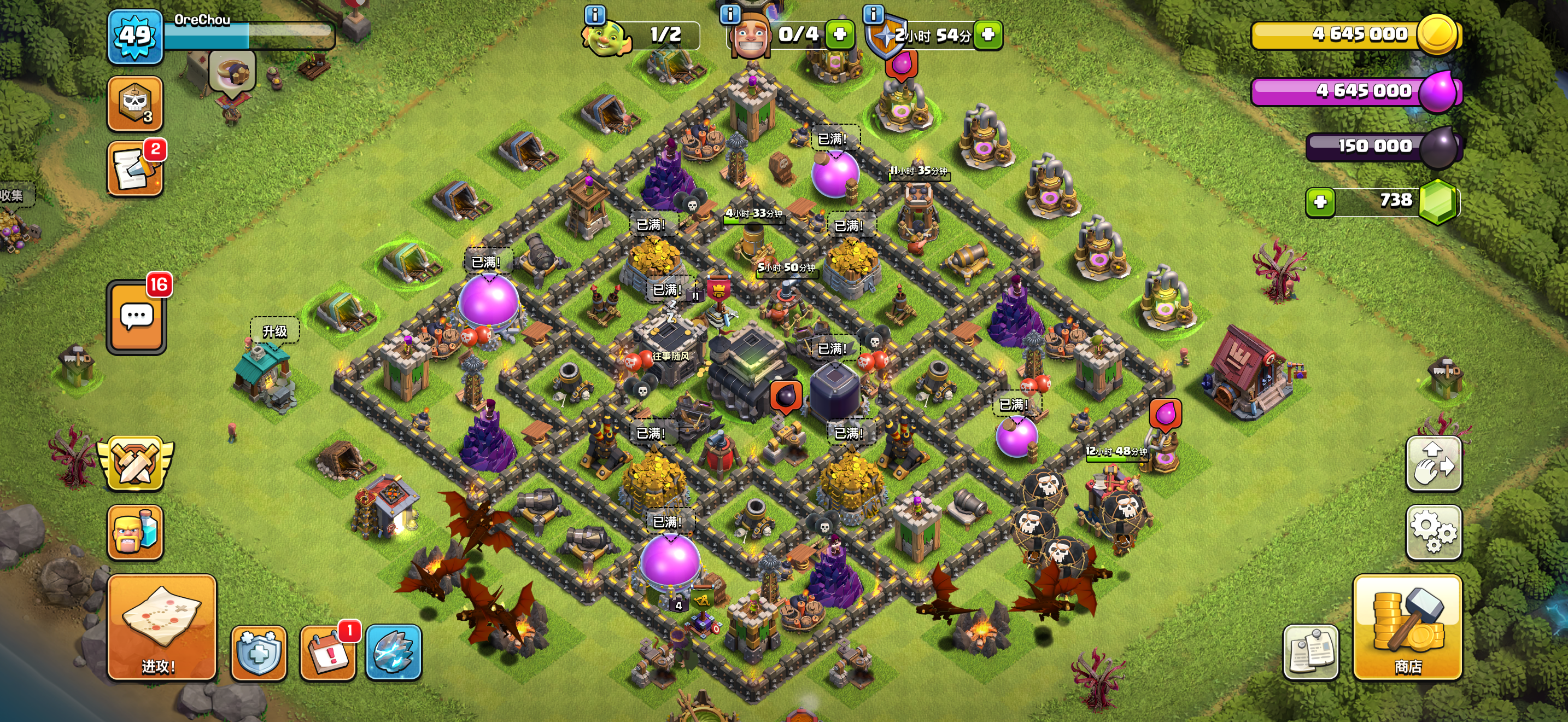Viewport: 1568px width, 722px height.
Task: Add gems with the green plus button
Action: pyautogui.click(x=1320, y=202)
